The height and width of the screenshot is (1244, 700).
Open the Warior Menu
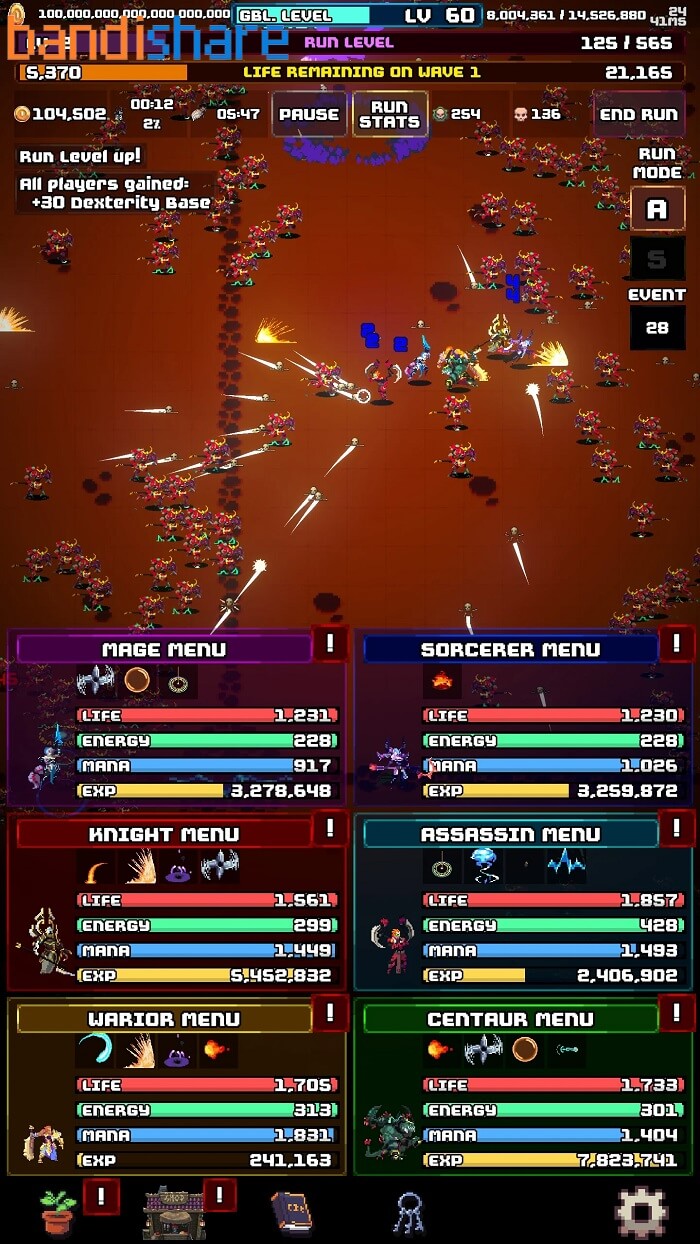[x=164, y=1019]
